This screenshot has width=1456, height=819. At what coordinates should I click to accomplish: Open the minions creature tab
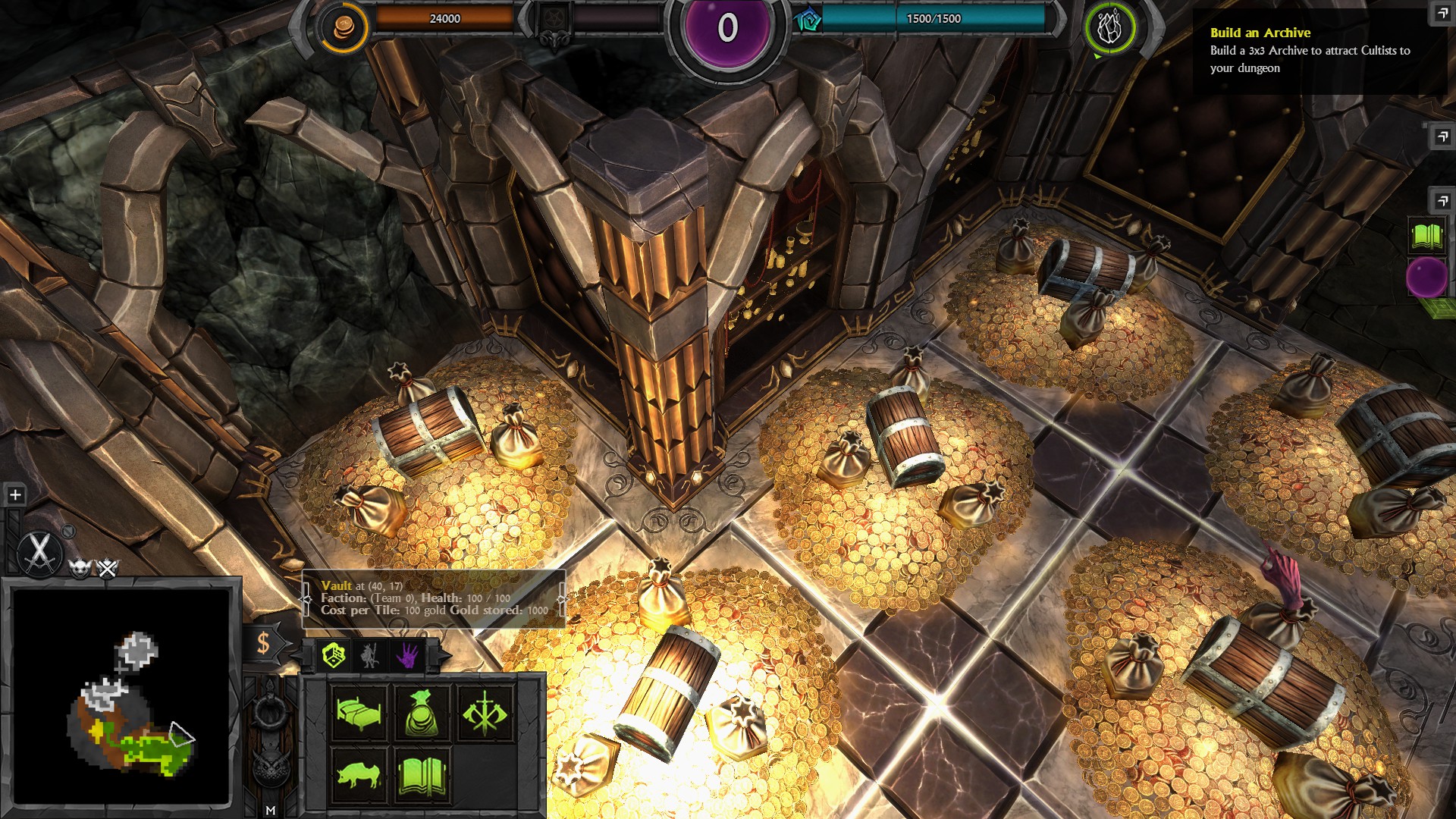pyautogui.click(x=370, y=655)
